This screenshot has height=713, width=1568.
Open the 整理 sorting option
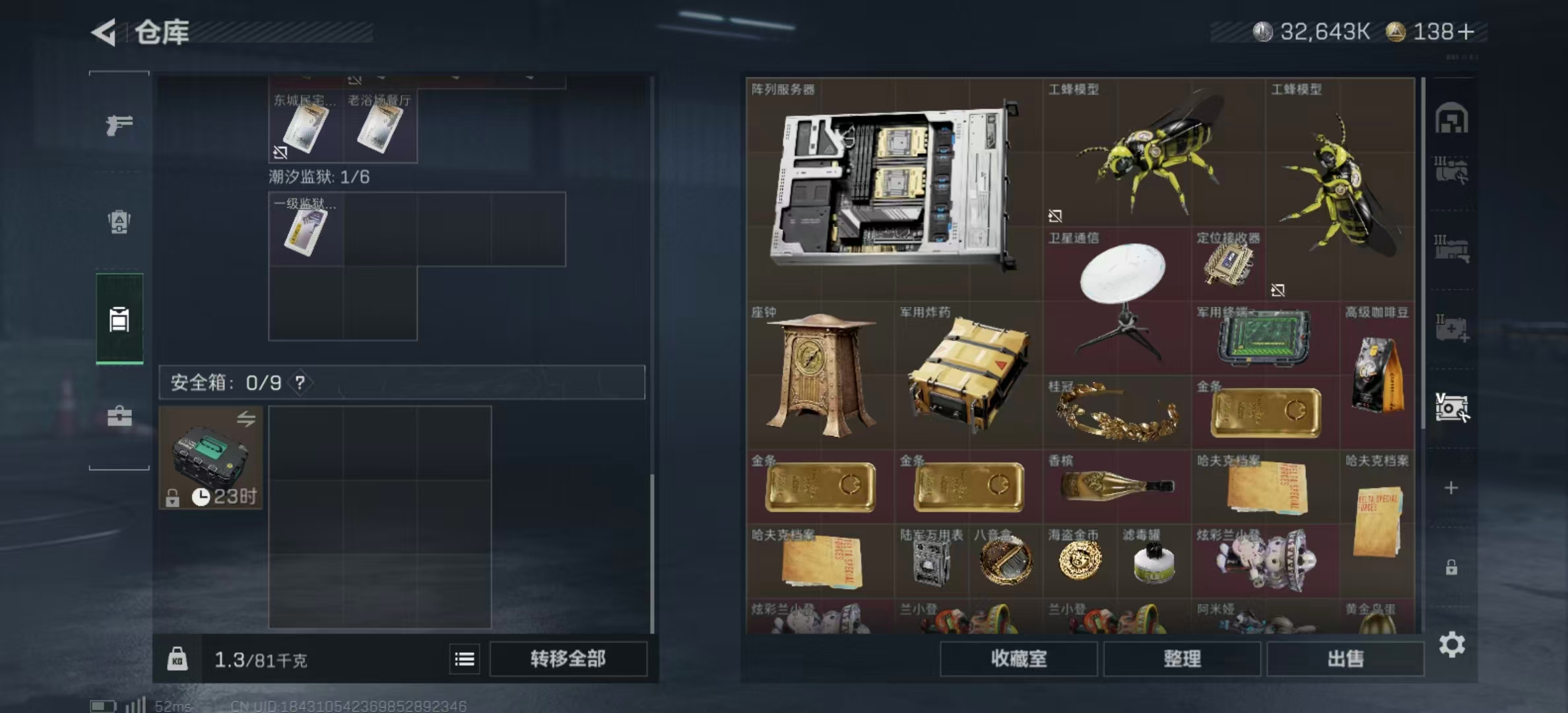tap(1182, 659)
